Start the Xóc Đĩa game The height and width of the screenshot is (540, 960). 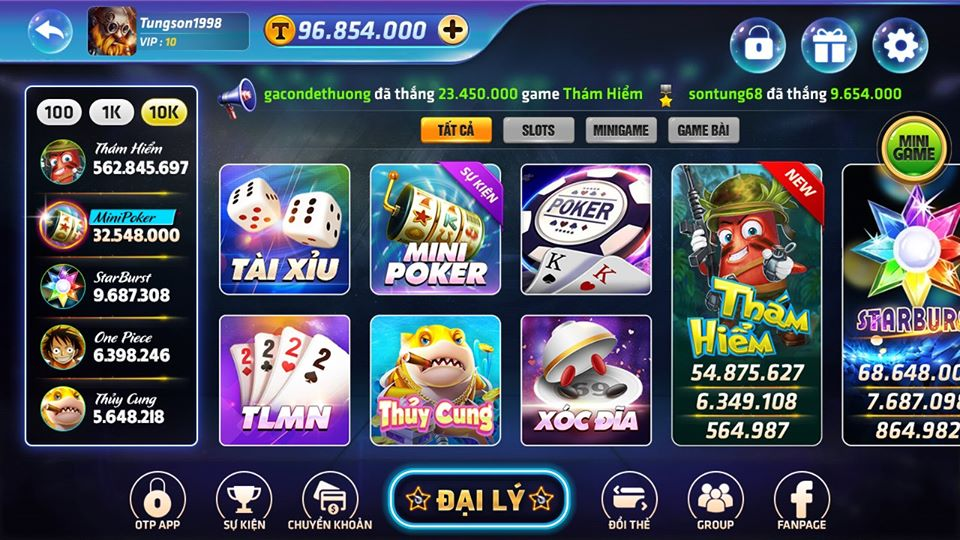point(586,380)
